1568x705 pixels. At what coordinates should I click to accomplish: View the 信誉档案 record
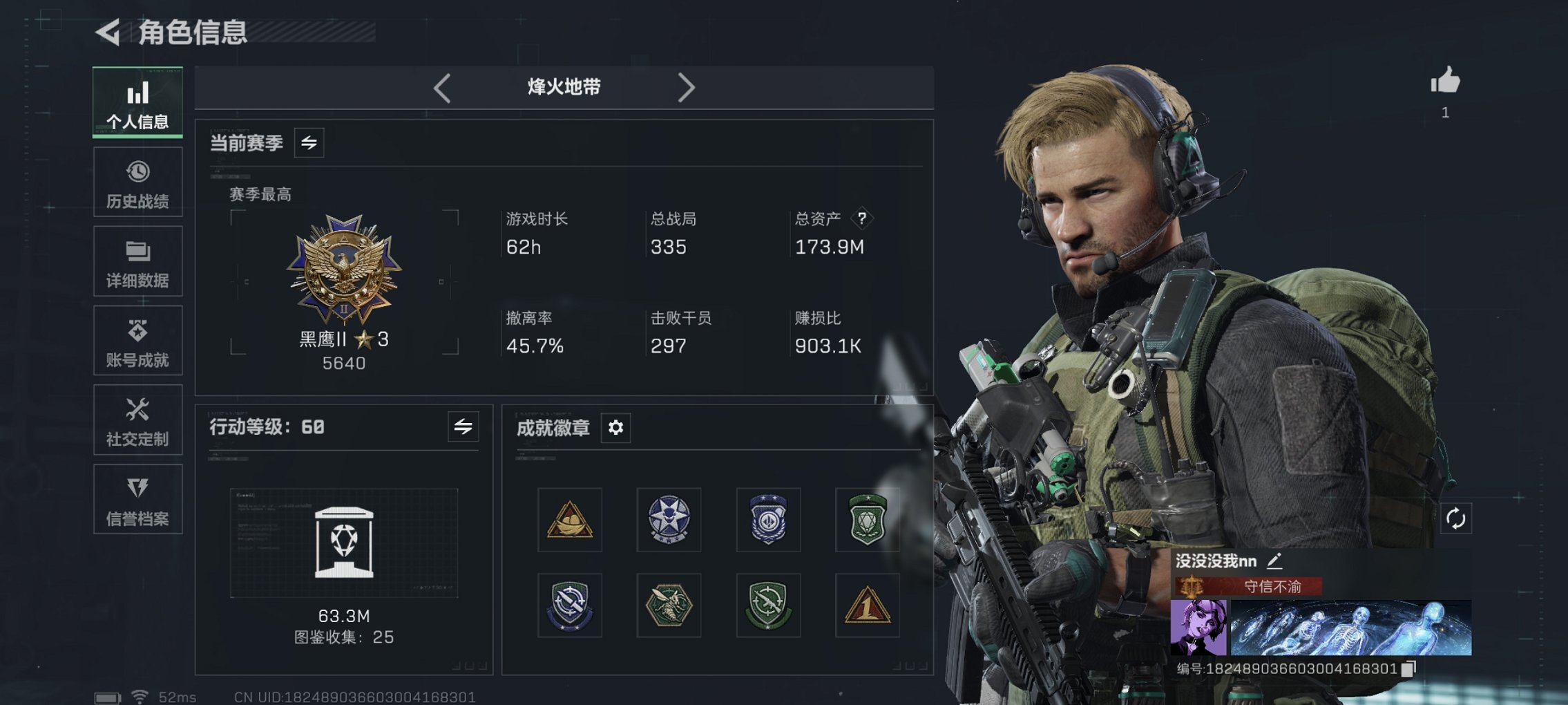point(137,499)
